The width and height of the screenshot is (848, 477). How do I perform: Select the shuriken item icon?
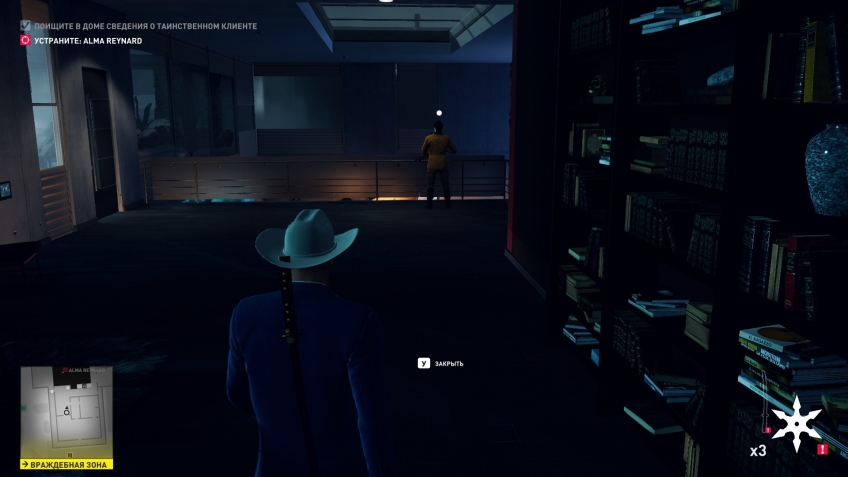tap(796, 424)
